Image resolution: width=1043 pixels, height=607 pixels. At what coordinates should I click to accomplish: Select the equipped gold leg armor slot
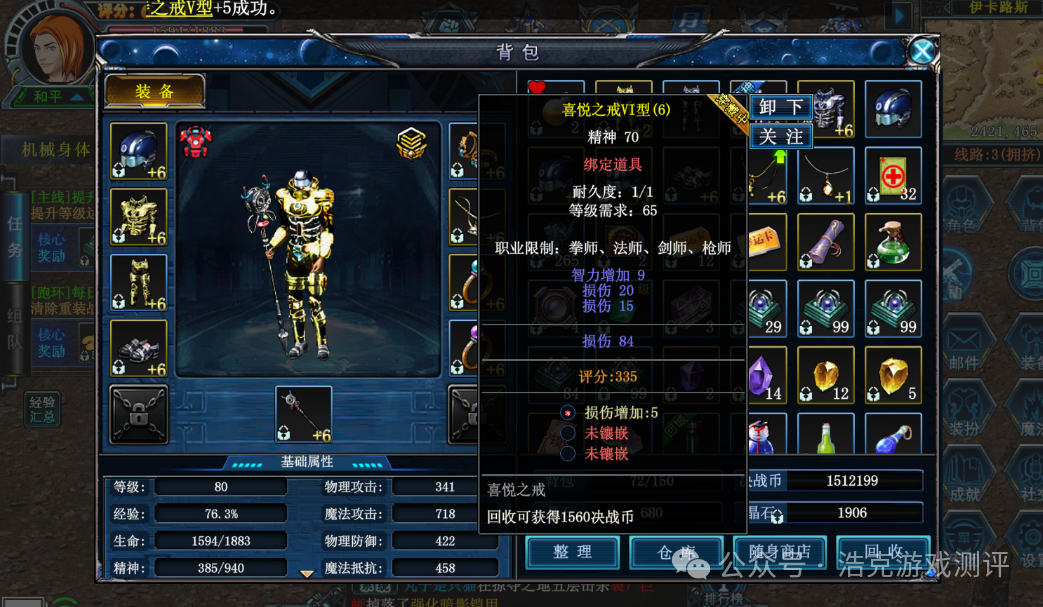pyautogui.click(x=138, y=282)
